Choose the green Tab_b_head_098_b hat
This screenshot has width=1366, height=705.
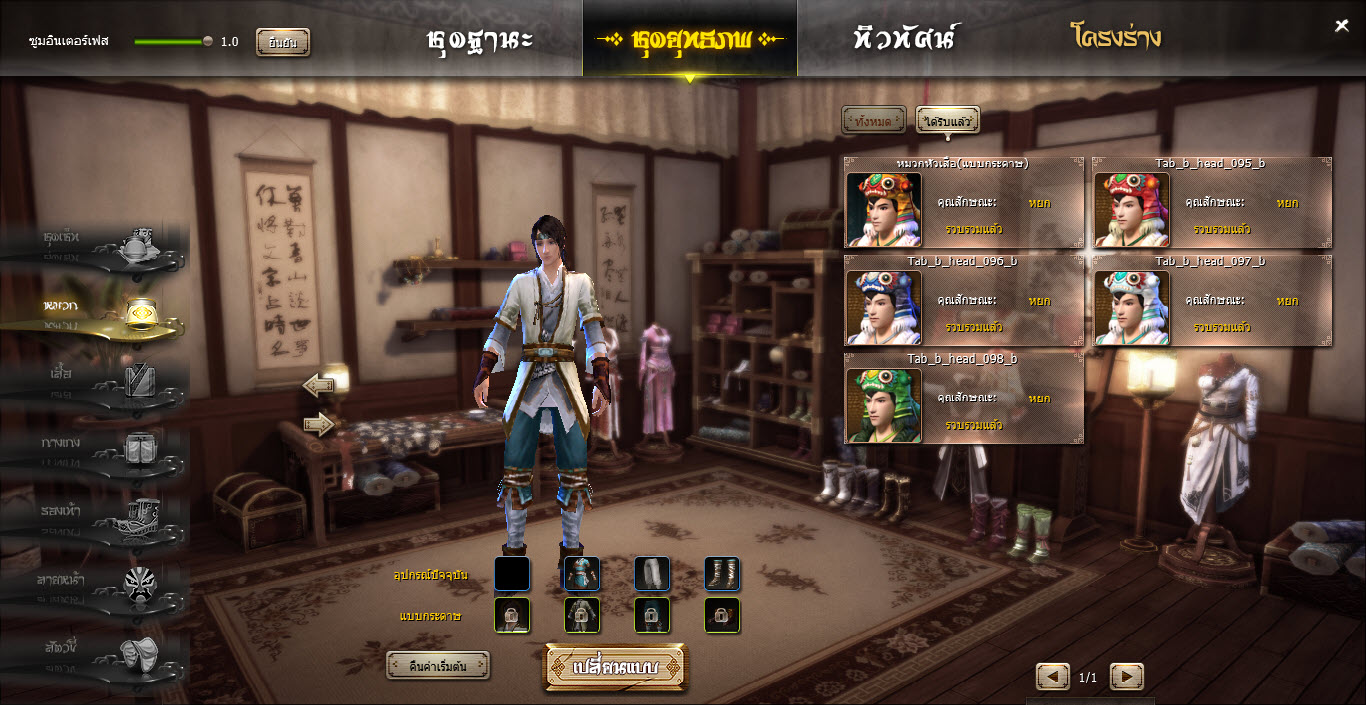963,398
